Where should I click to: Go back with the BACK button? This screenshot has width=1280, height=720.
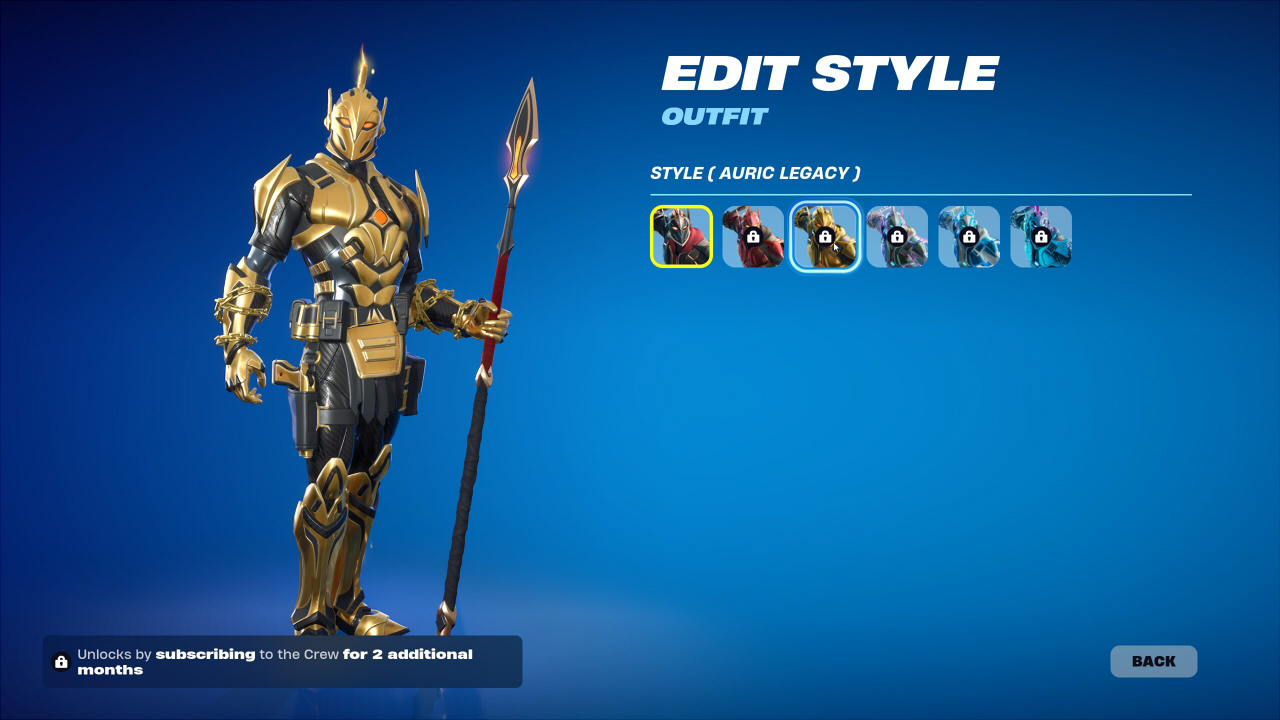tap(1153, 661)
